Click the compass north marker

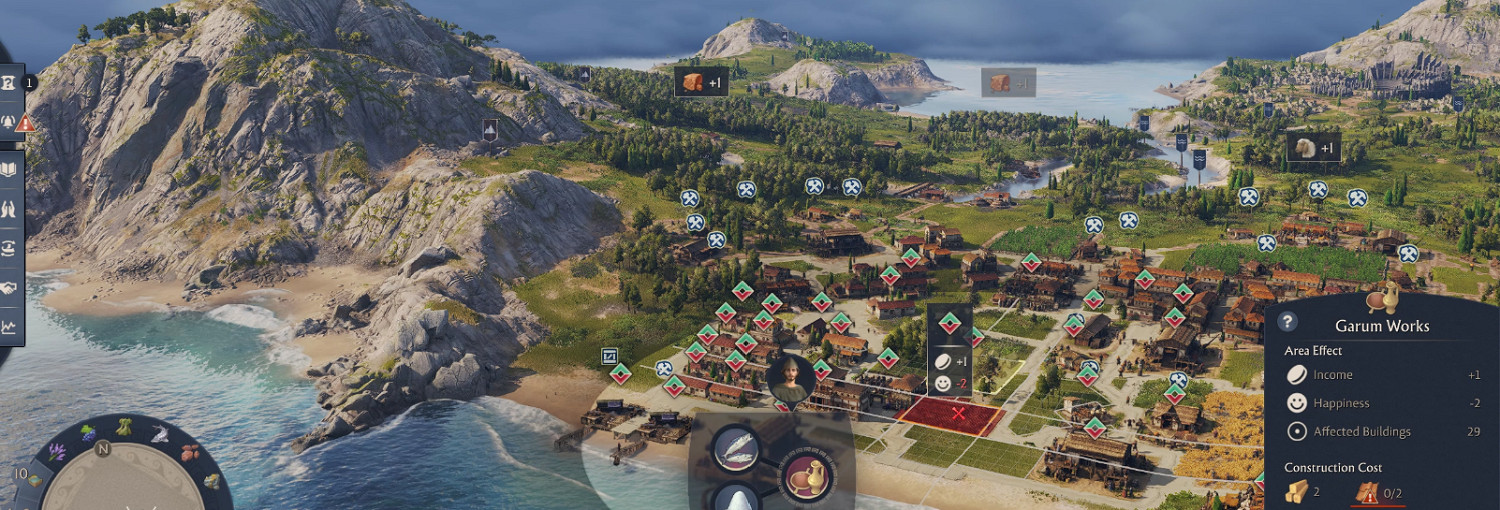(x=103, y=450)
